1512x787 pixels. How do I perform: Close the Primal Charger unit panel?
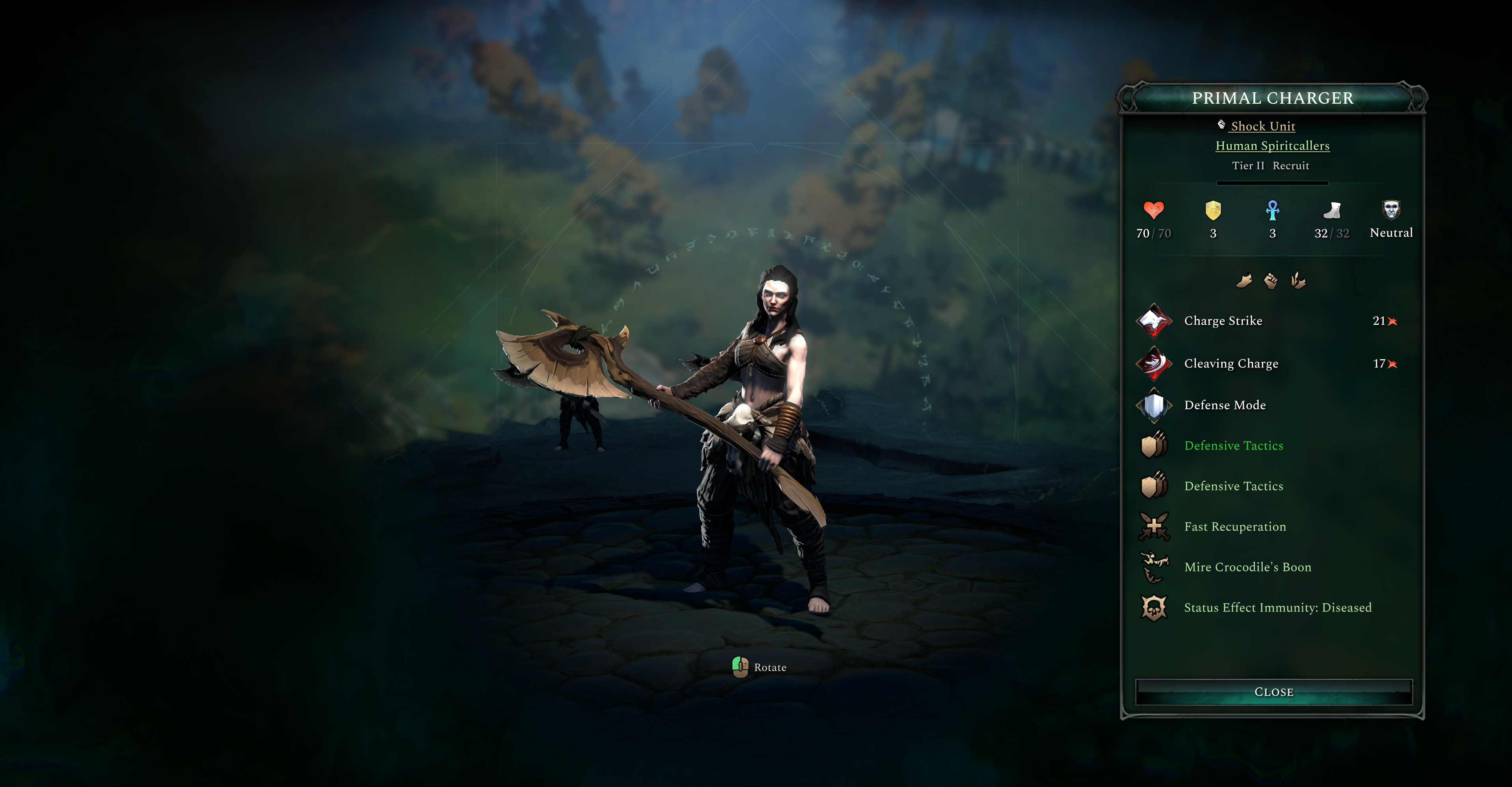coord(1274,692)
